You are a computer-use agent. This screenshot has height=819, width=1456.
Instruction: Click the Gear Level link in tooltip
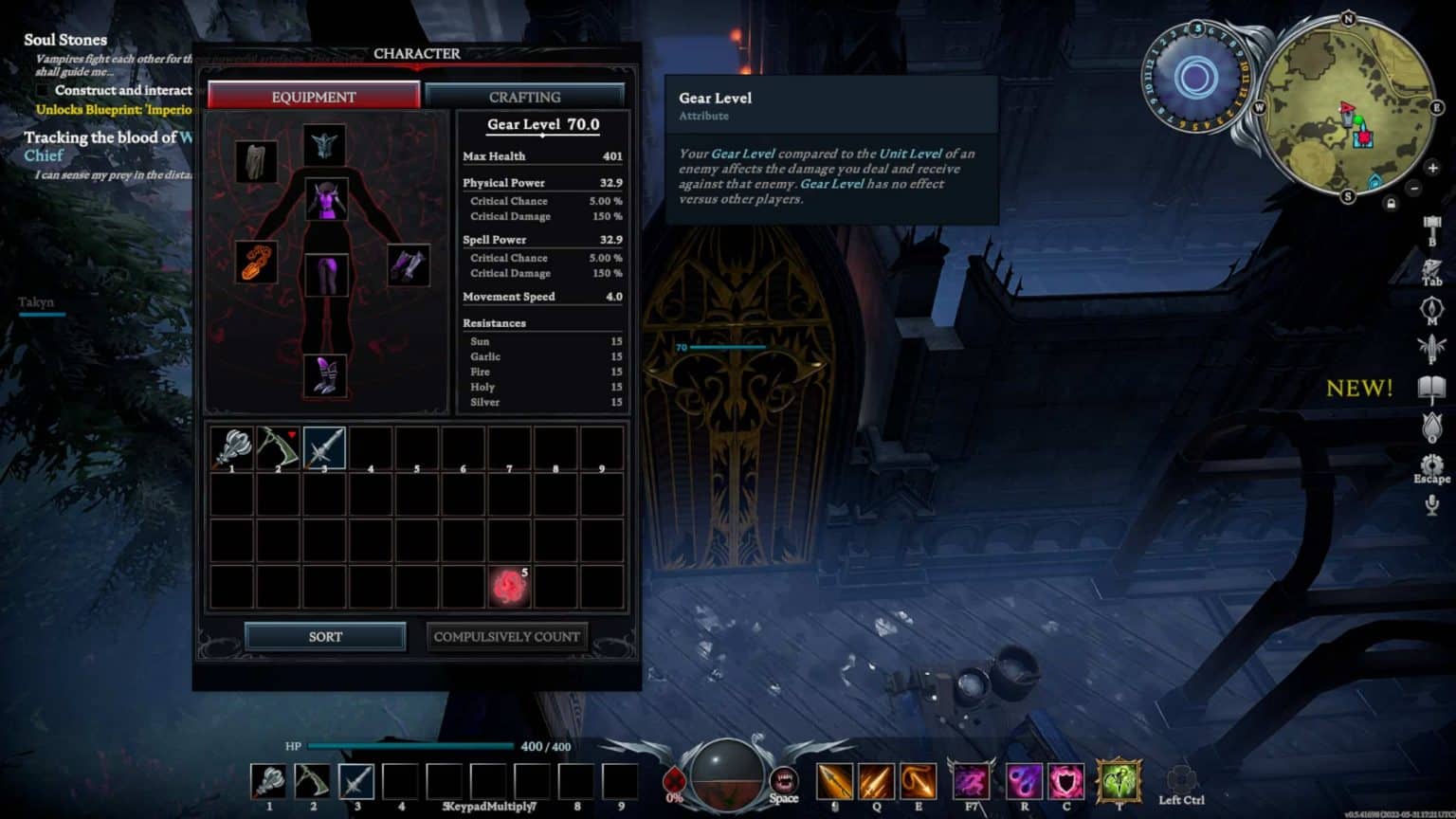pyautogui.click(x=745, y=153)
